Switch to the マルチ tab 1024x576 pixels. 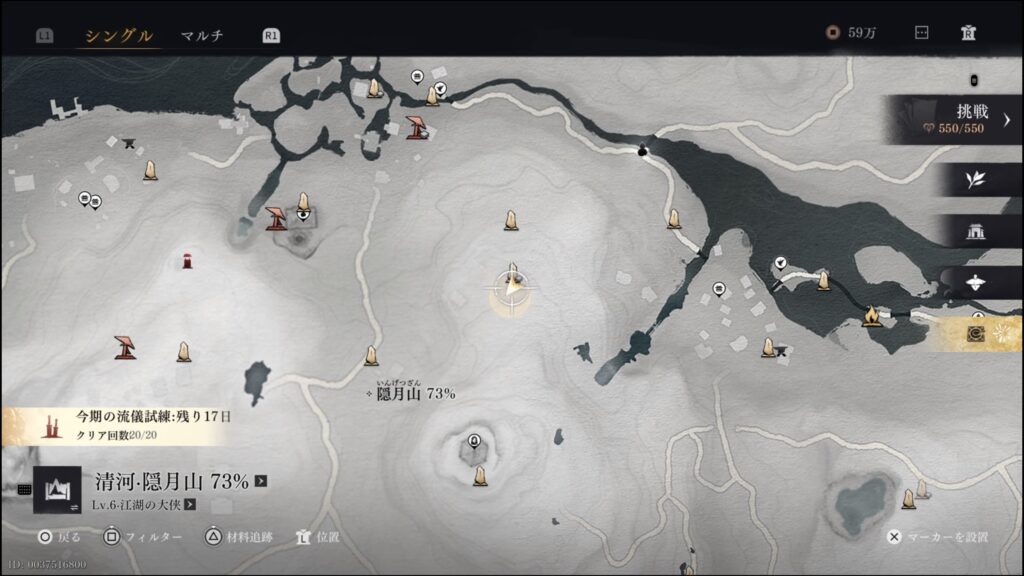[x=202, y=36]
